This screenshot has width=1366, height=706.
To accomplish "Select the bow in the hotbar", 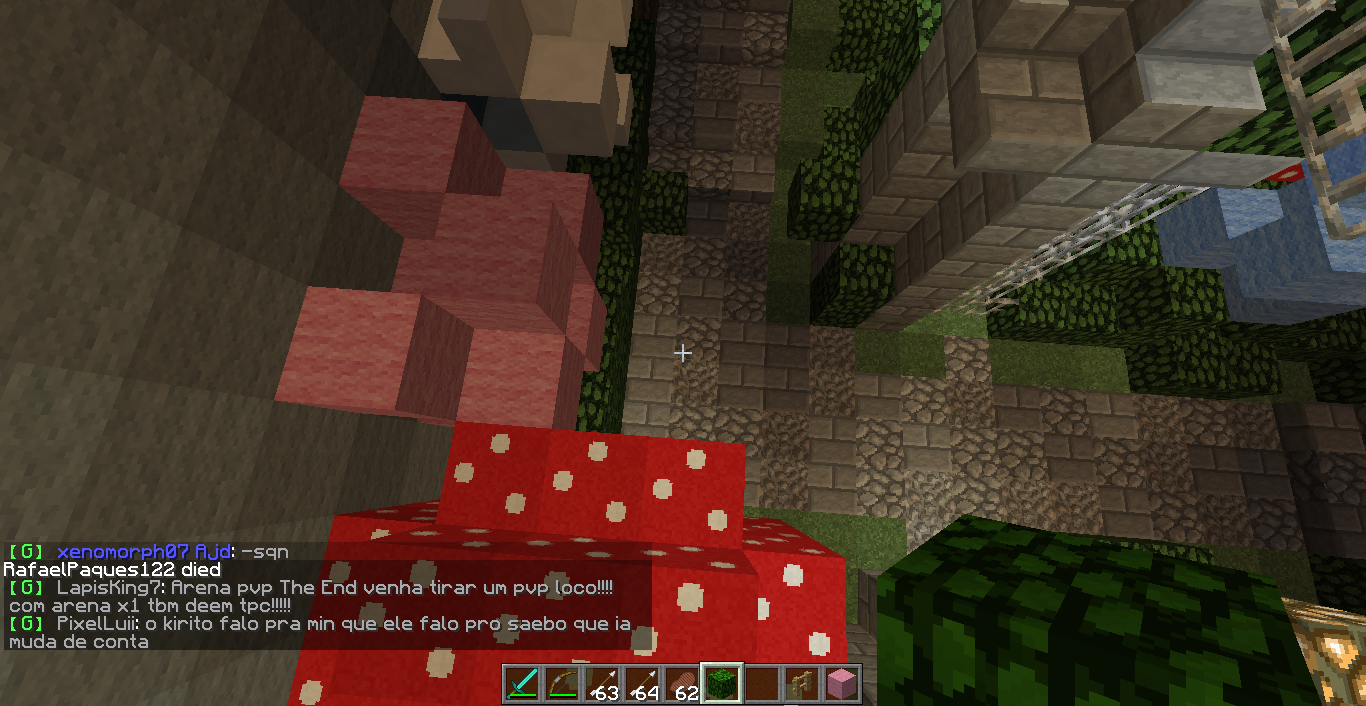I will [x=561, y=684].
